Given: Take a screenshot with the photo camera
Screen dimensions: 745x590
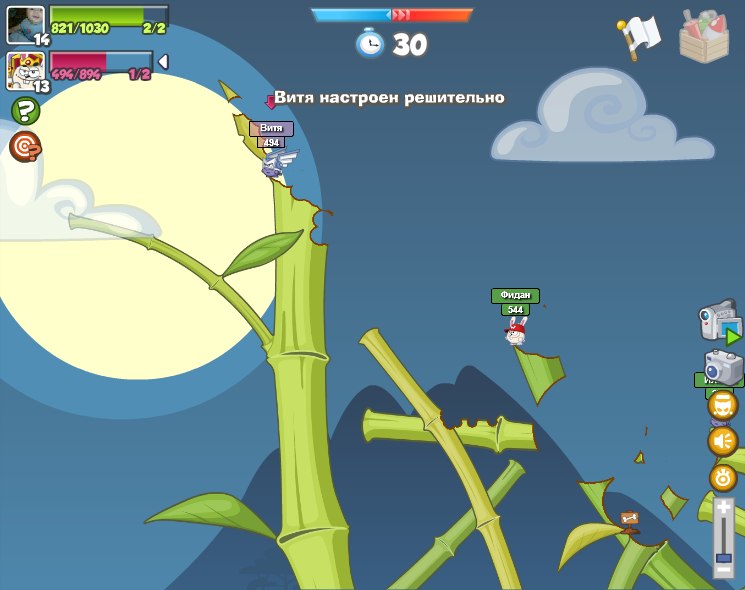Looking at the screenshot, I should pos(723,367).
